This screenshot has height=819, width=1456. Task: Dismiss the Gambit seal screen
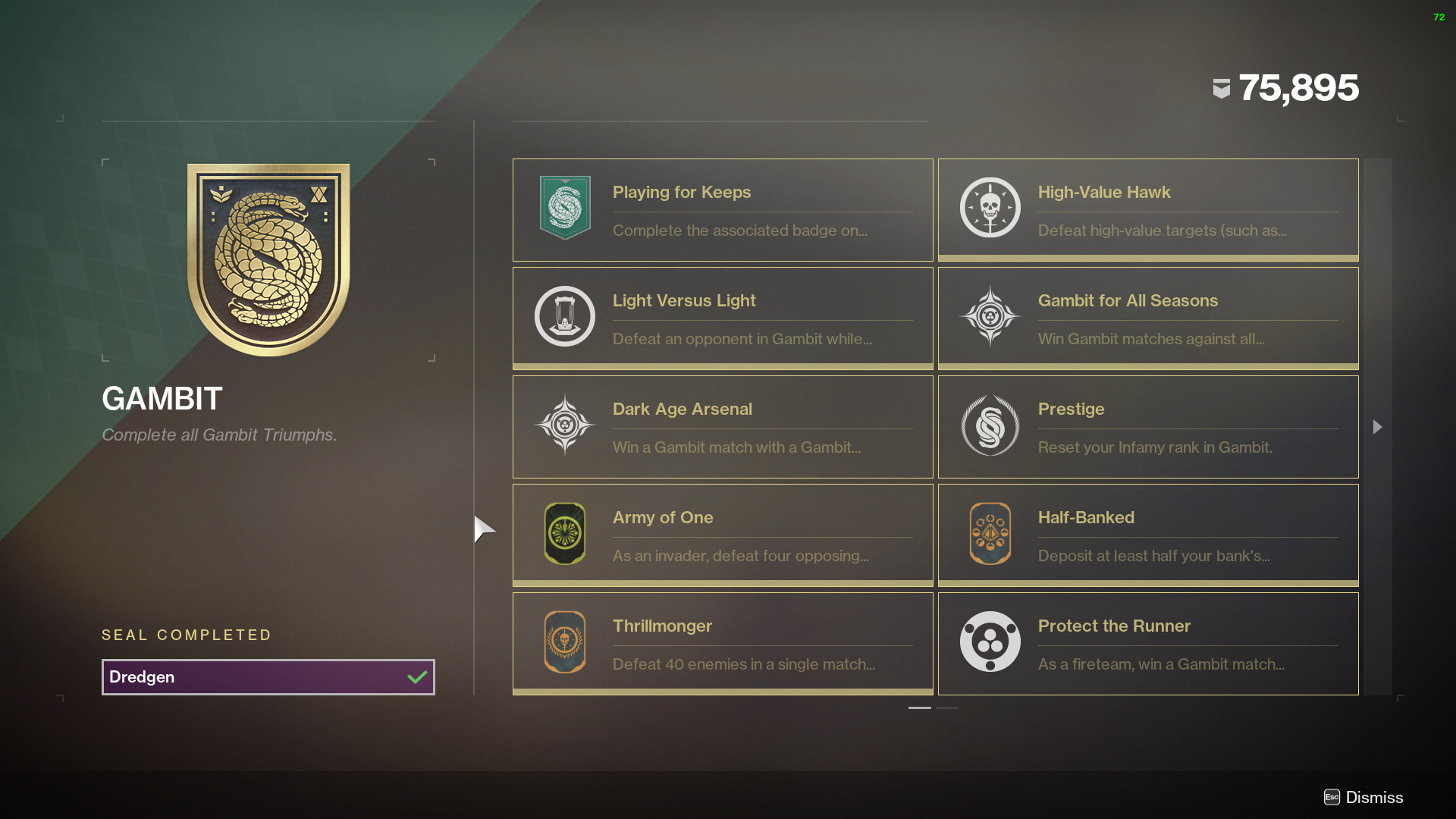[1364, 797]
